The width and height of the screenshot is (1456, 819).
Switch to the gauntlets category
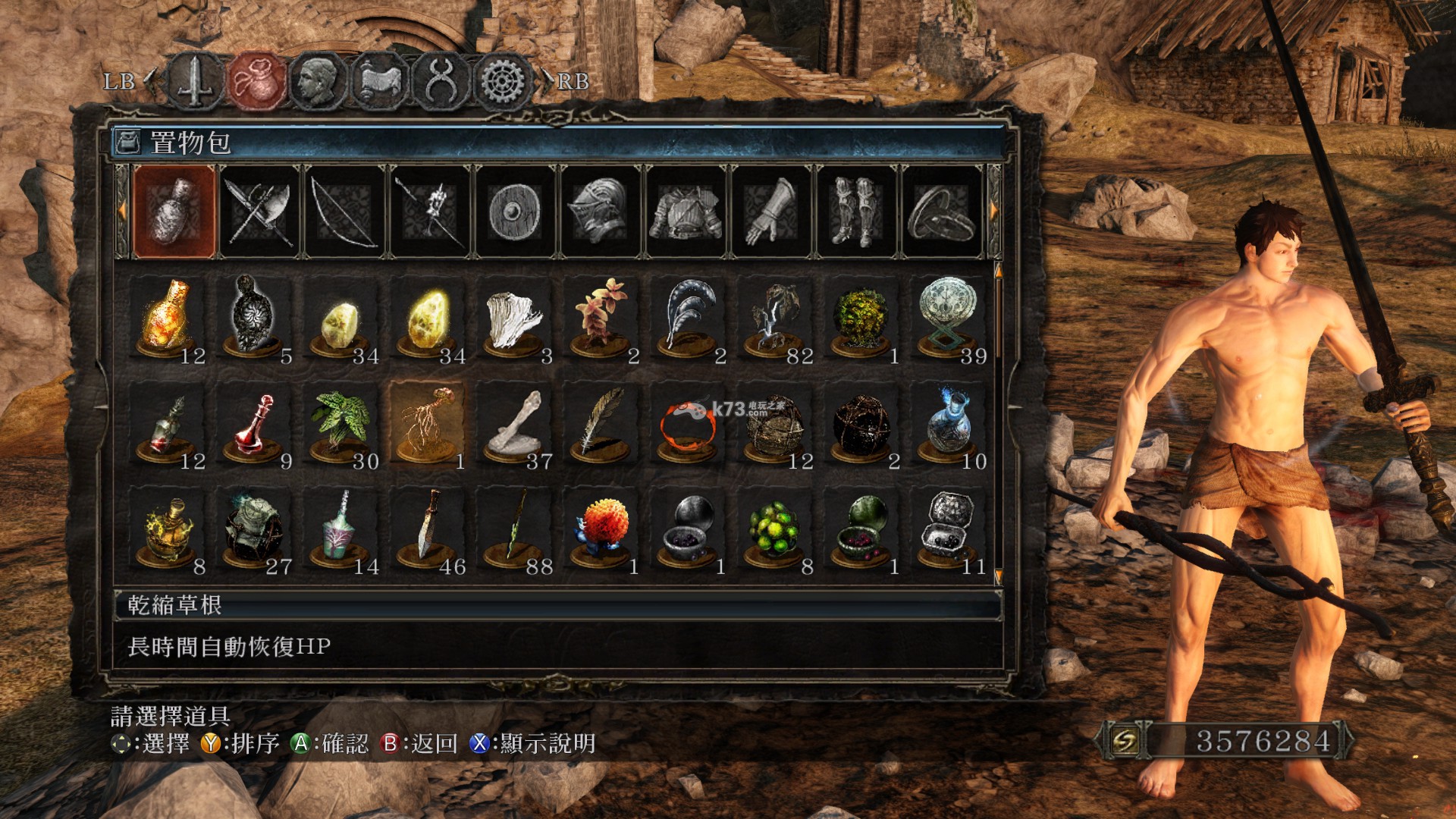(x=772, y=212)
